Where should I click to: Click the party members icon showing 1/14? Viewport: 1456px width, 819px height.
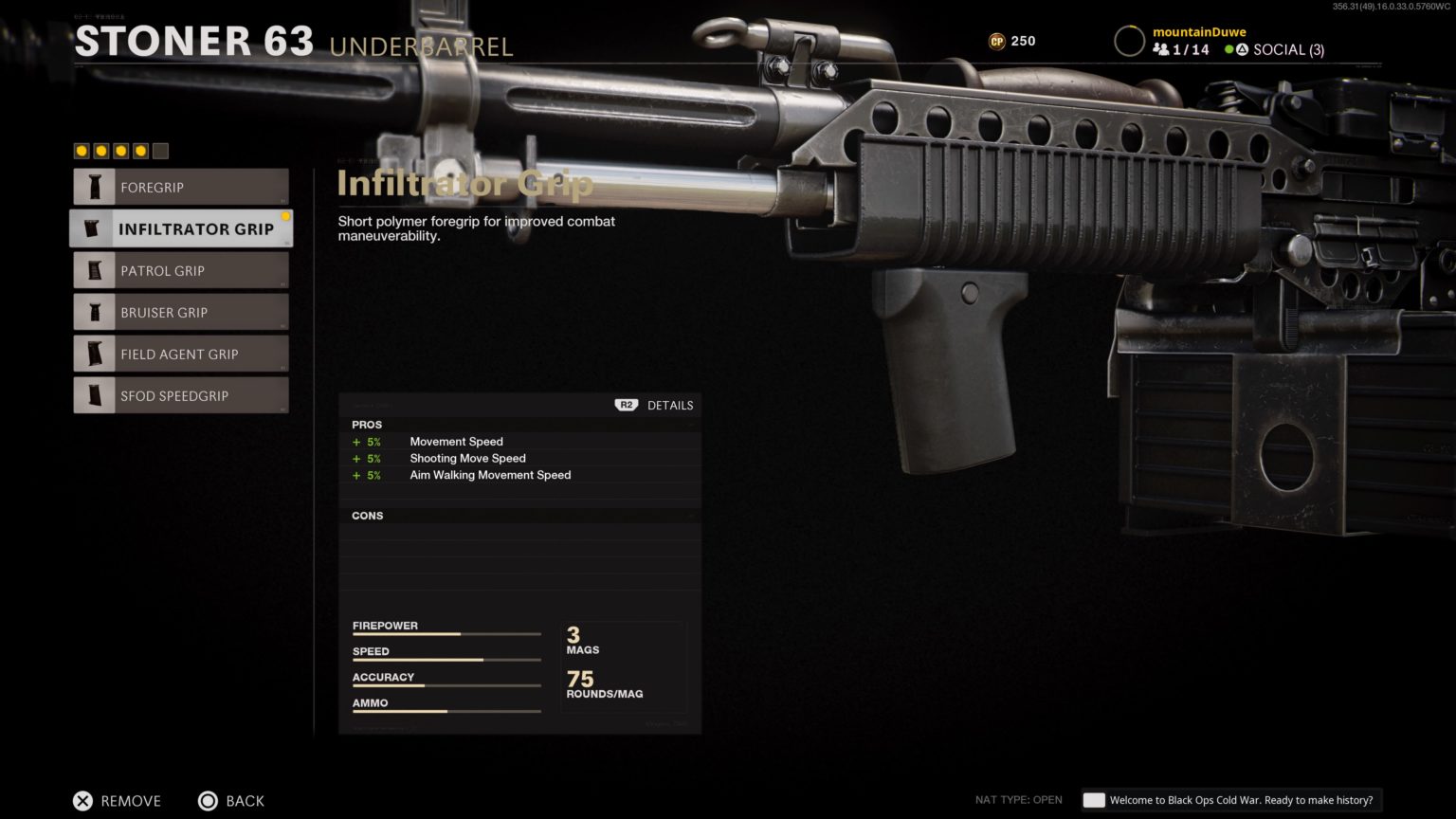pyautogui.click(x=1163, y=48)
